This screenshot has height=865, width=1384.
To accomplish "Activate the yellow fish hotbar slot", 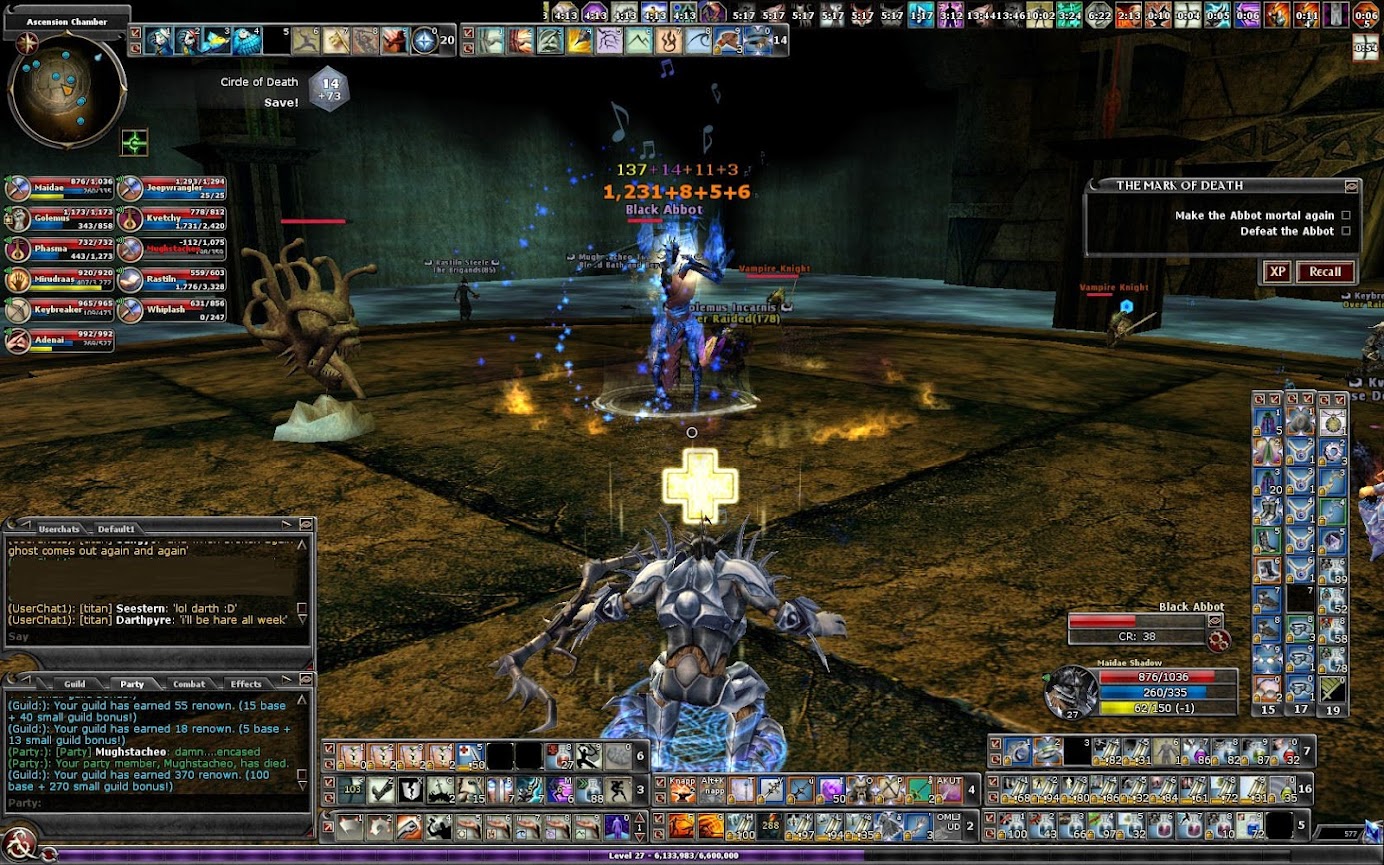I will tap(216, 41).
